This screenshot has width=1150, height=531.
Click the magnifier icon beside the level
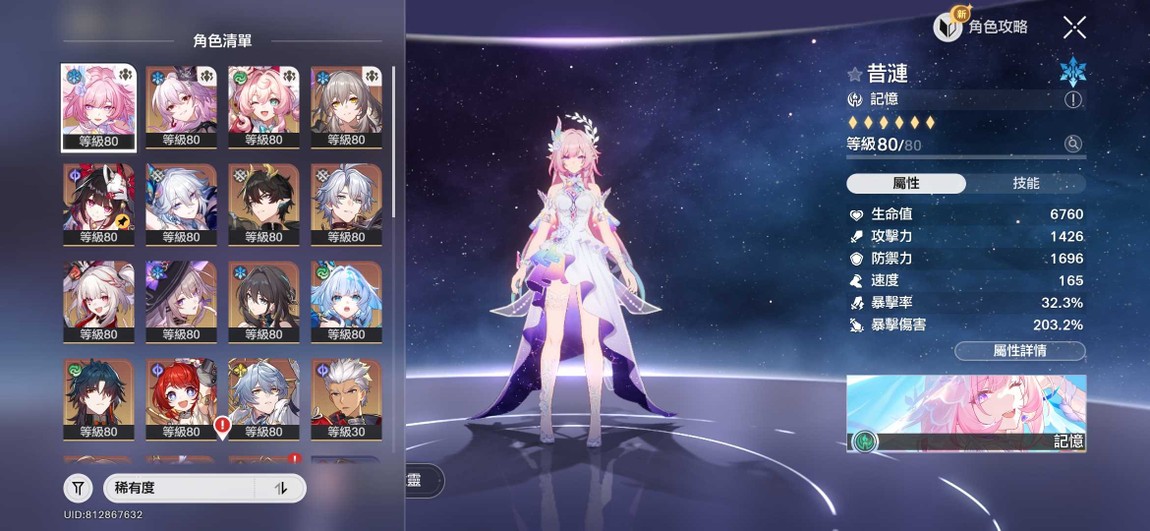click(1073, 144)
